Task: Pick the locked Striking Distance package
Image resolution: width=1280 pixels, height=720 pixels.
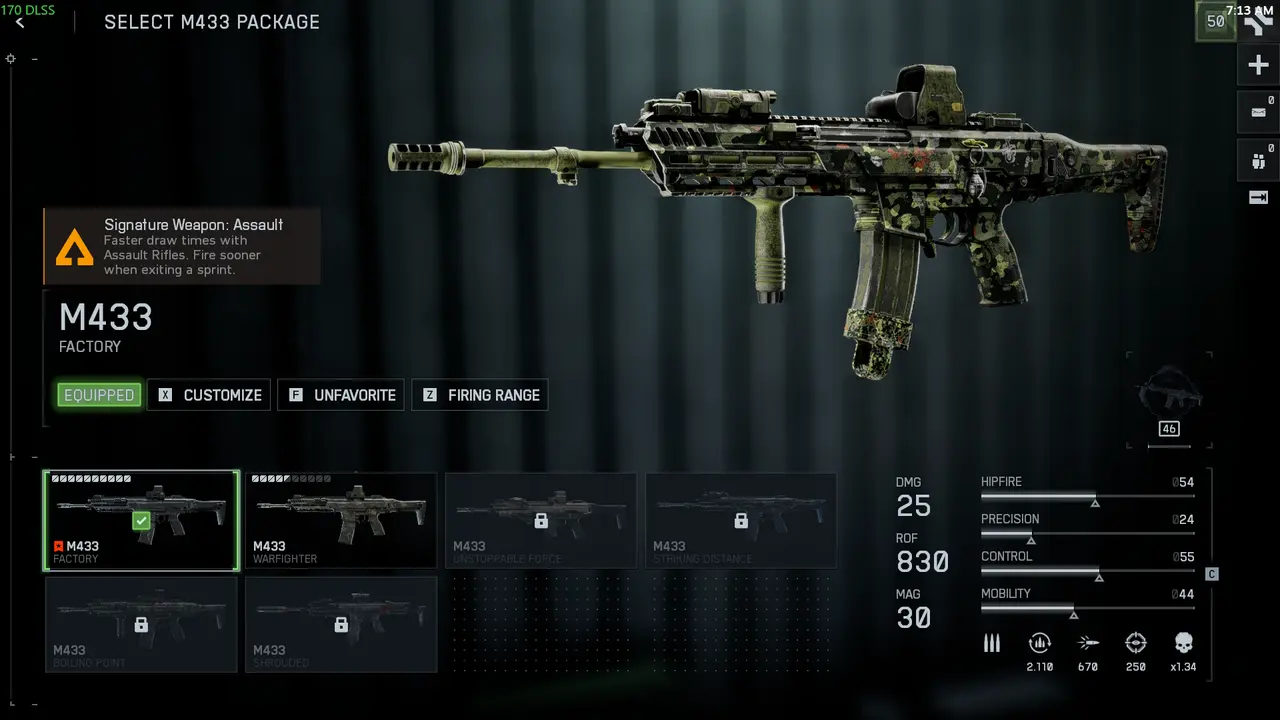Action: 741,520
